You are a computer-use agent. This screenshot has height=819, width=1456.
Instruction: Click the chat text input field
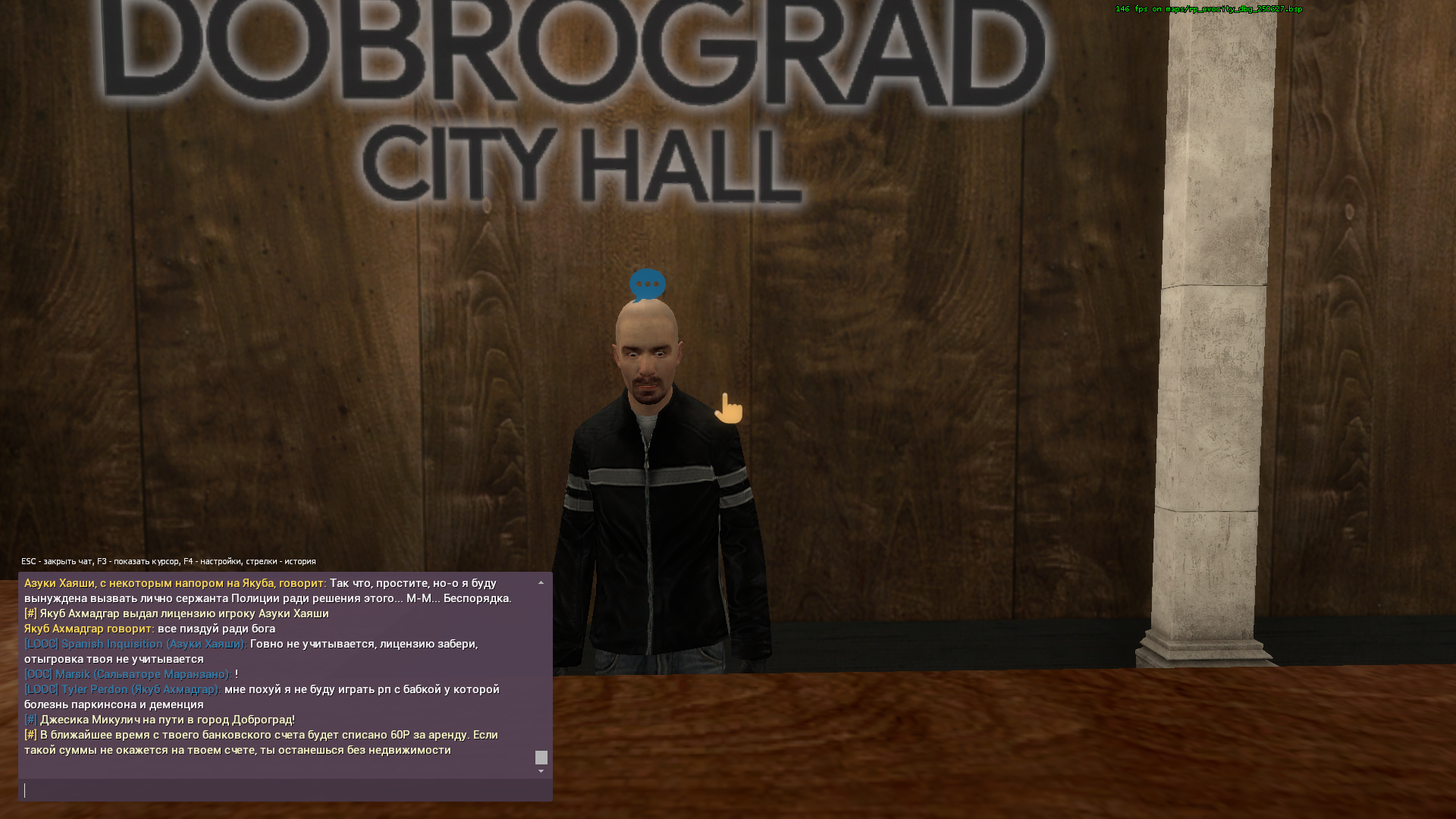coord(284,789)
